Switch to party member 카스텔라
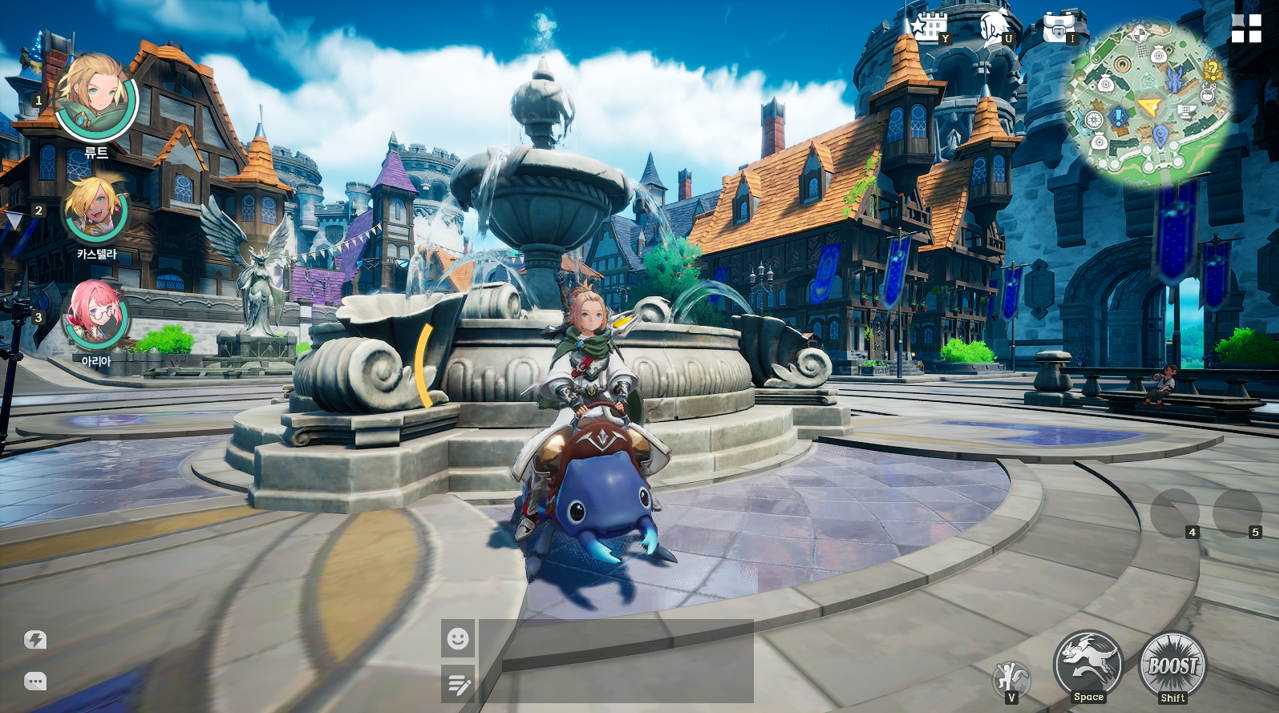Screen dimensions: 1279x713 [95, 209]
